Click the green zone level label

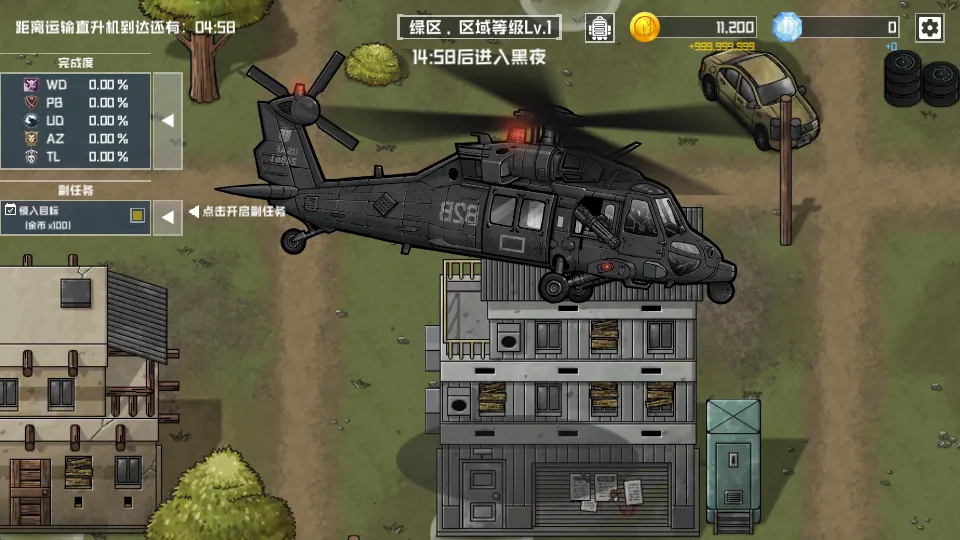coord(479,28)
